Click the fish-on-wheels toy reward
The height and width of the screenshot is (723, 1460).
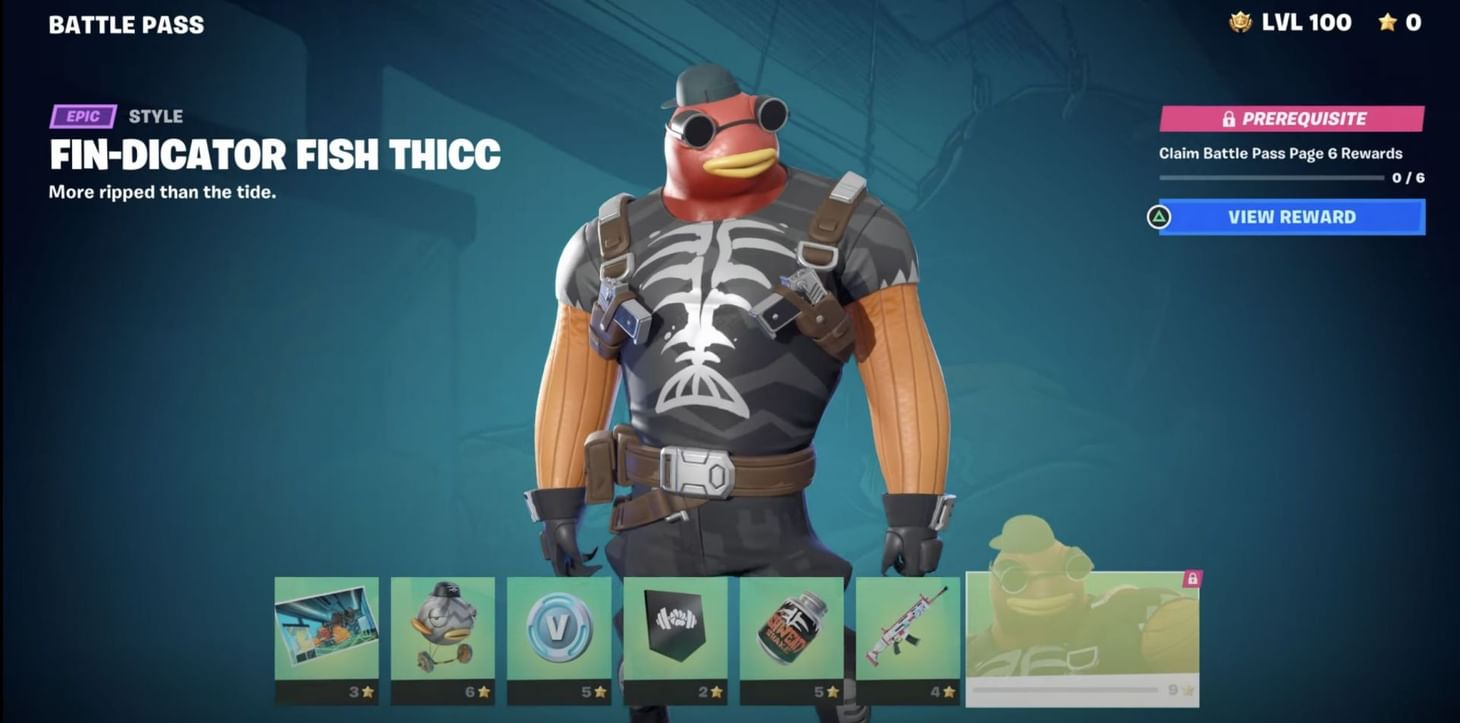[x=441, y=630]
